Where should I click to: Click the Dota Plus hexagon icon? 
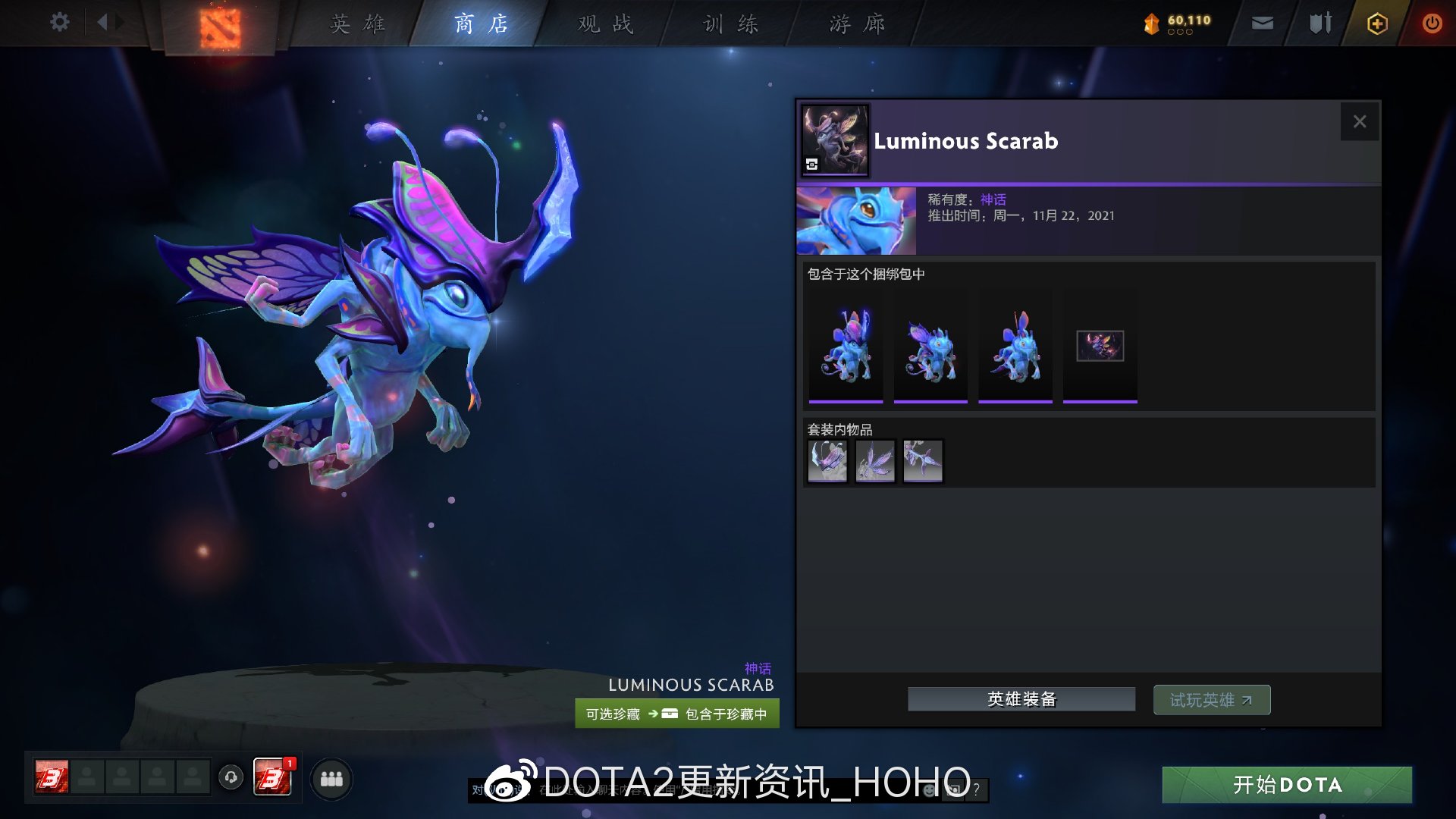1376,24
